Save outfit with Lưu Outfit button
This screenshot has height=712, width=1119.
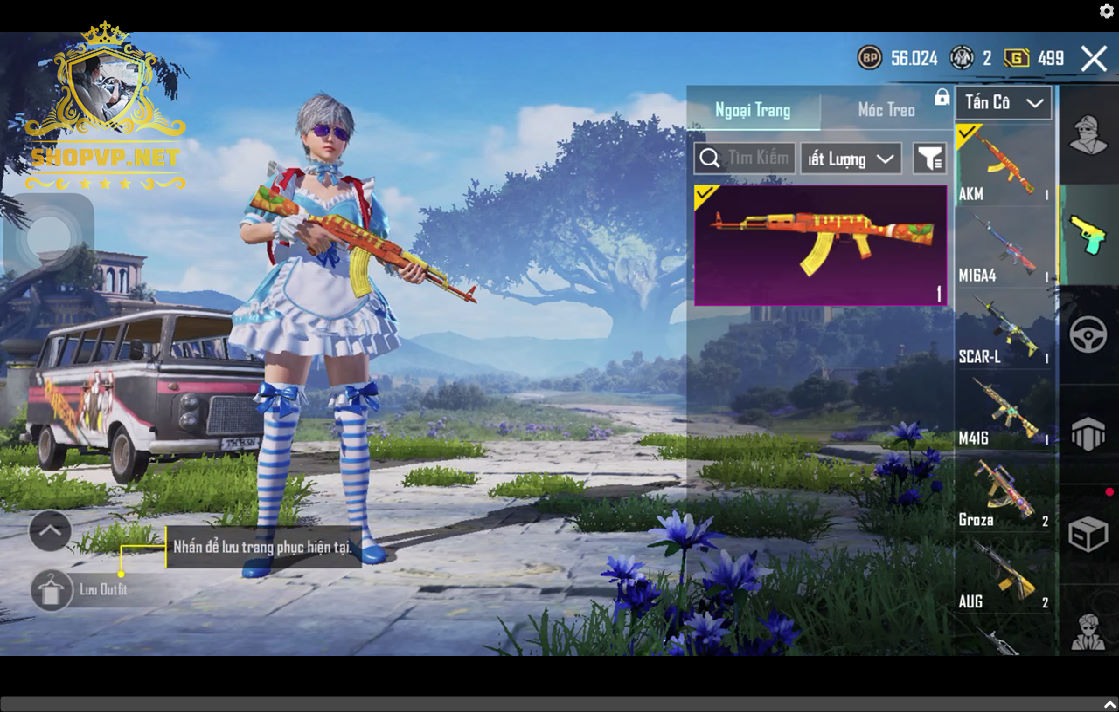pos(52,590)
